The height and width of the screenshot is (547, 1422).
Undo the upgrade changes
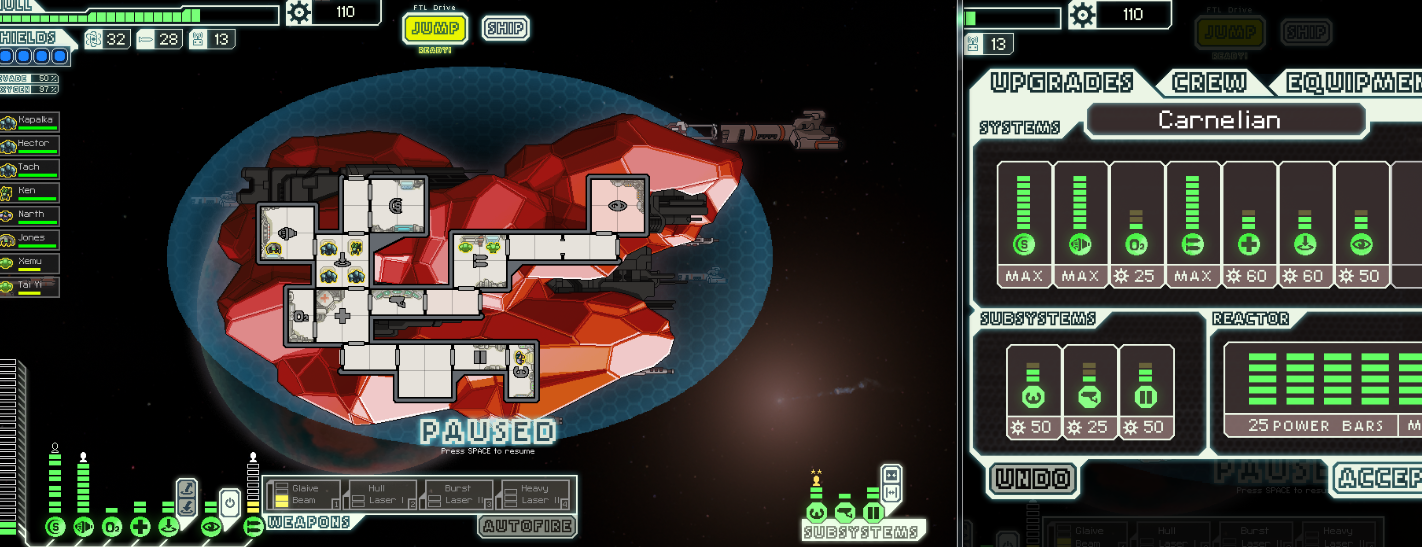coord(1034,479)
